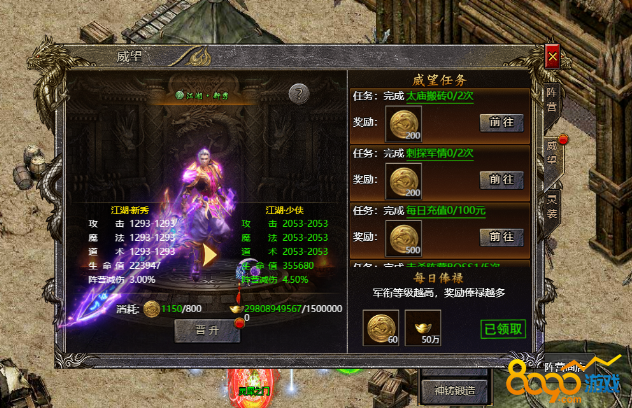Open the 神铸锻造 button

tap(455, 388)
